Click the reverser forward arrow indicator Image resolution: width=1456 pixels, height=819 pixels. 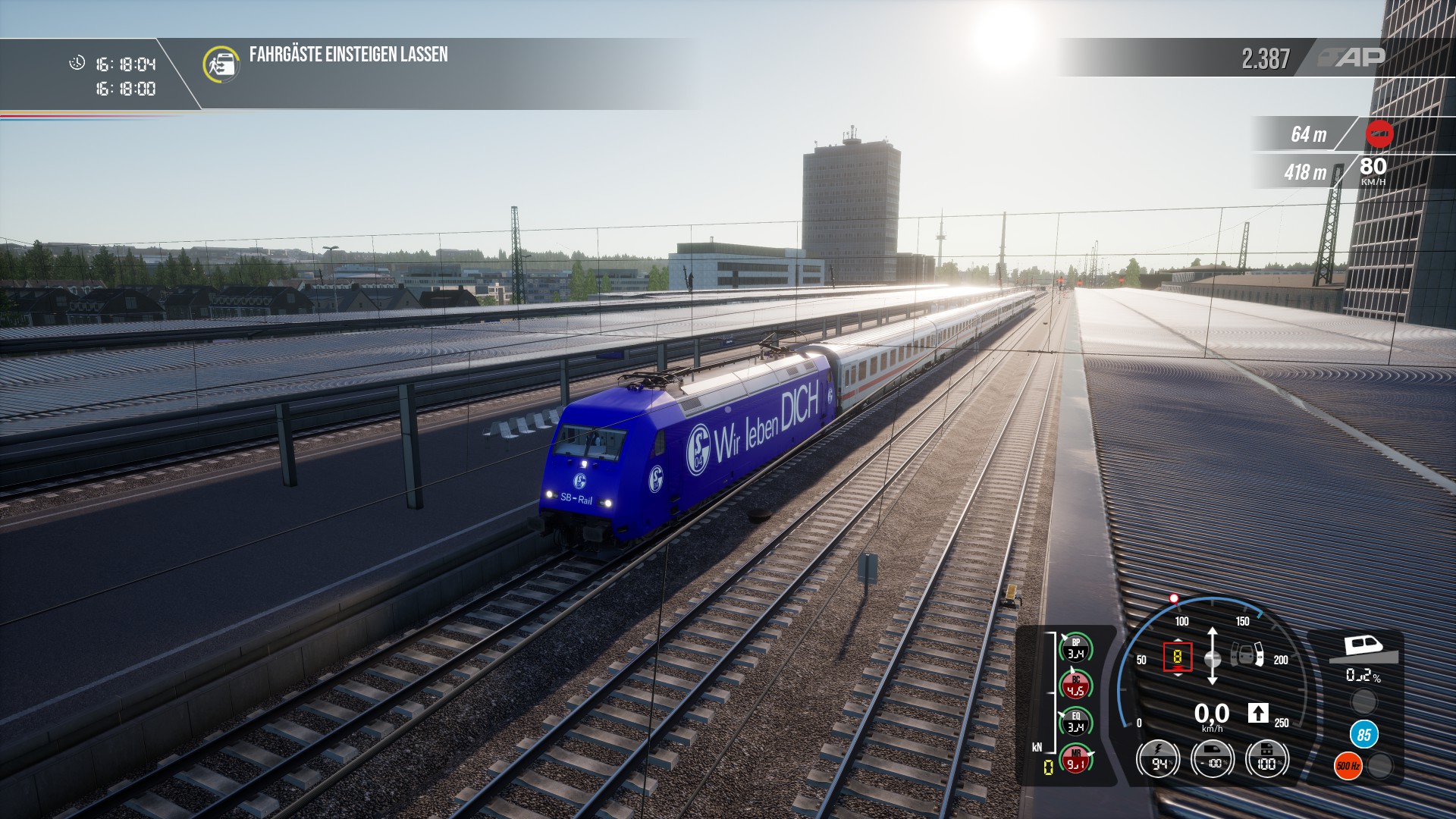(x=1257, y=713)
